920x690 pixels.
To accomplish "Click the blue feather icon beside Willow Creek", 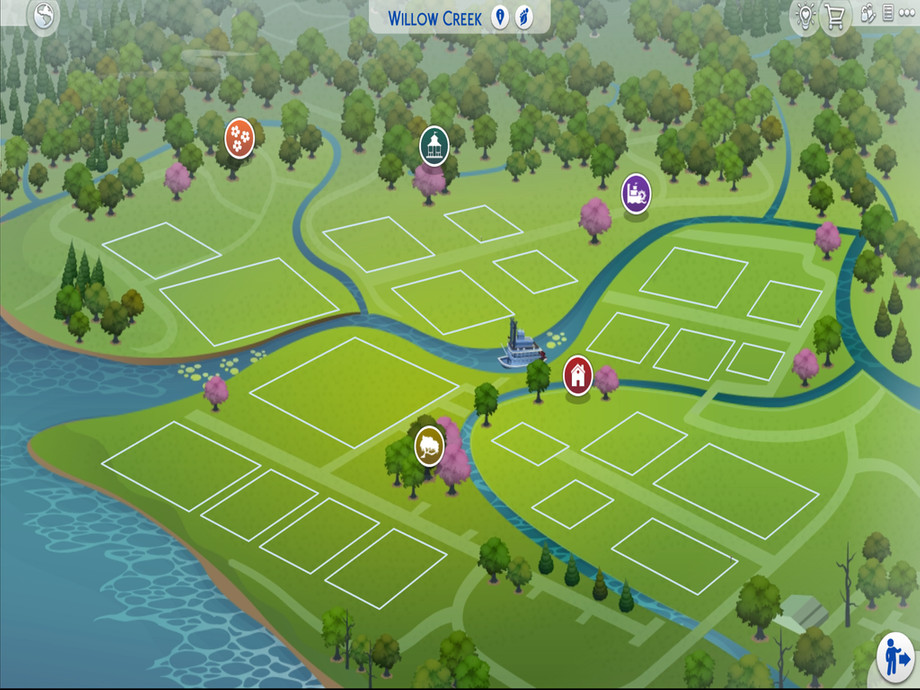I will 524,17.
